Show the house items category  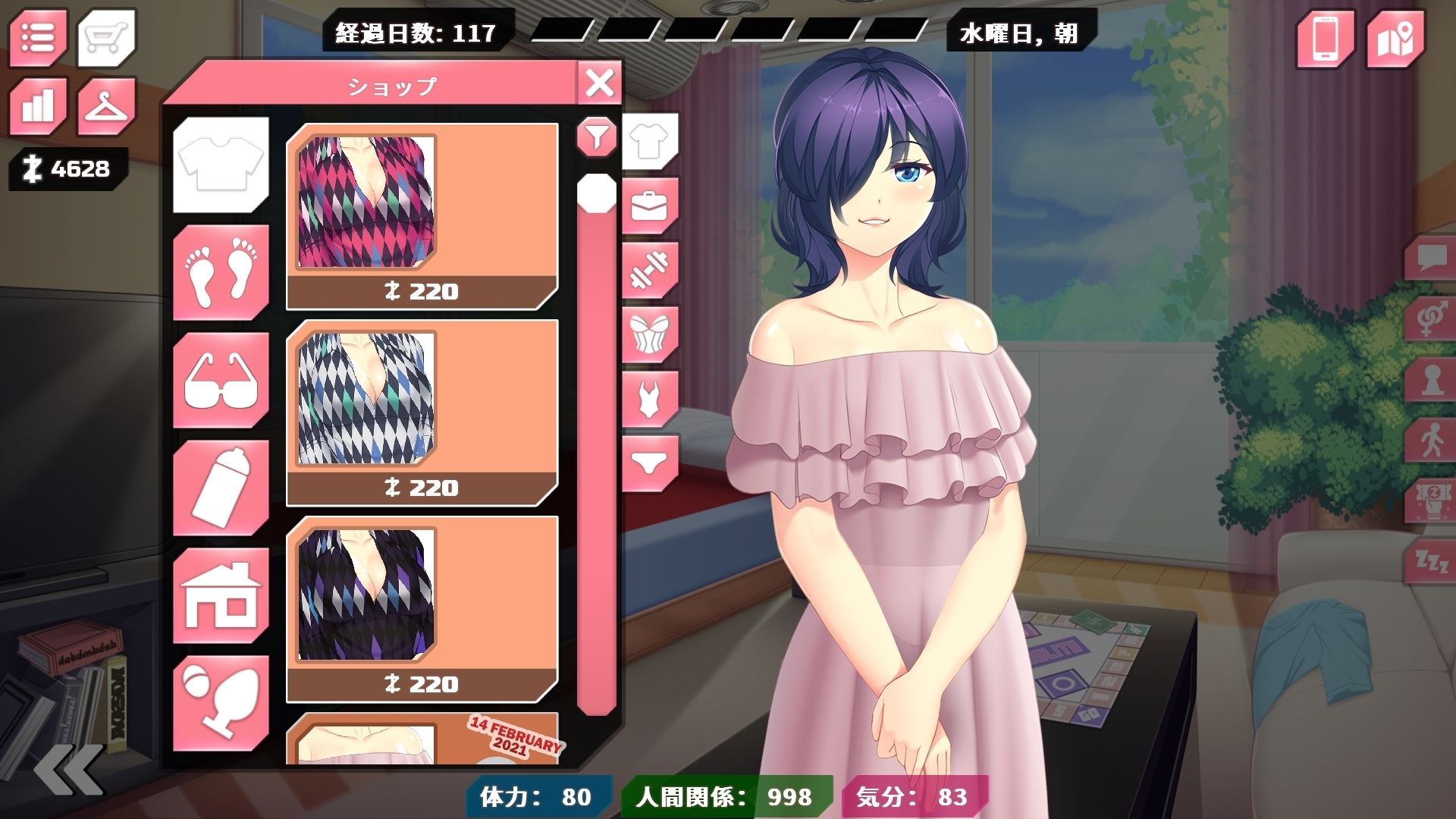tap(221, 595)
